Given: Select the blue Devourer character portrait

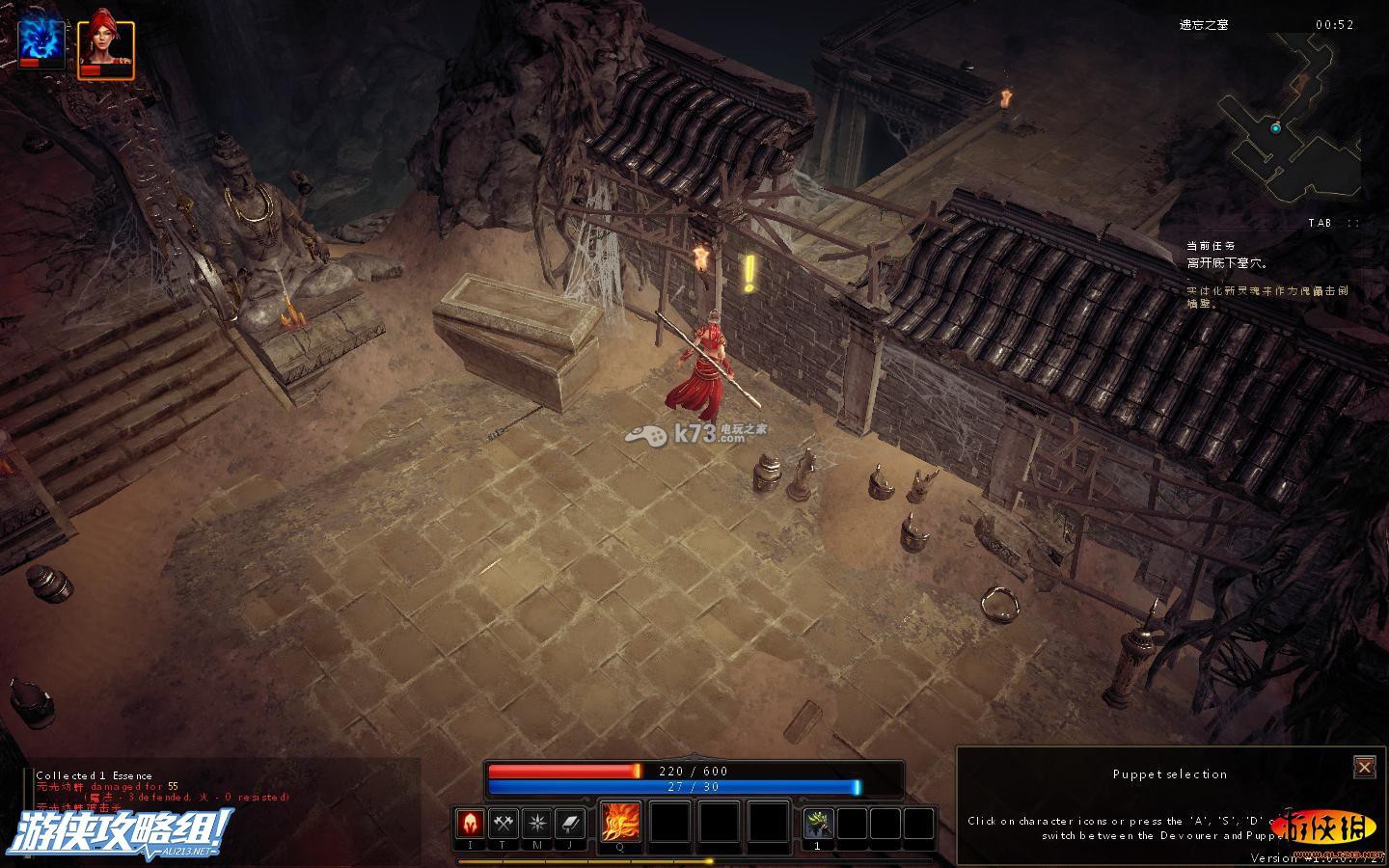Looking at the screenshot, I should click(x=41, y=44).
